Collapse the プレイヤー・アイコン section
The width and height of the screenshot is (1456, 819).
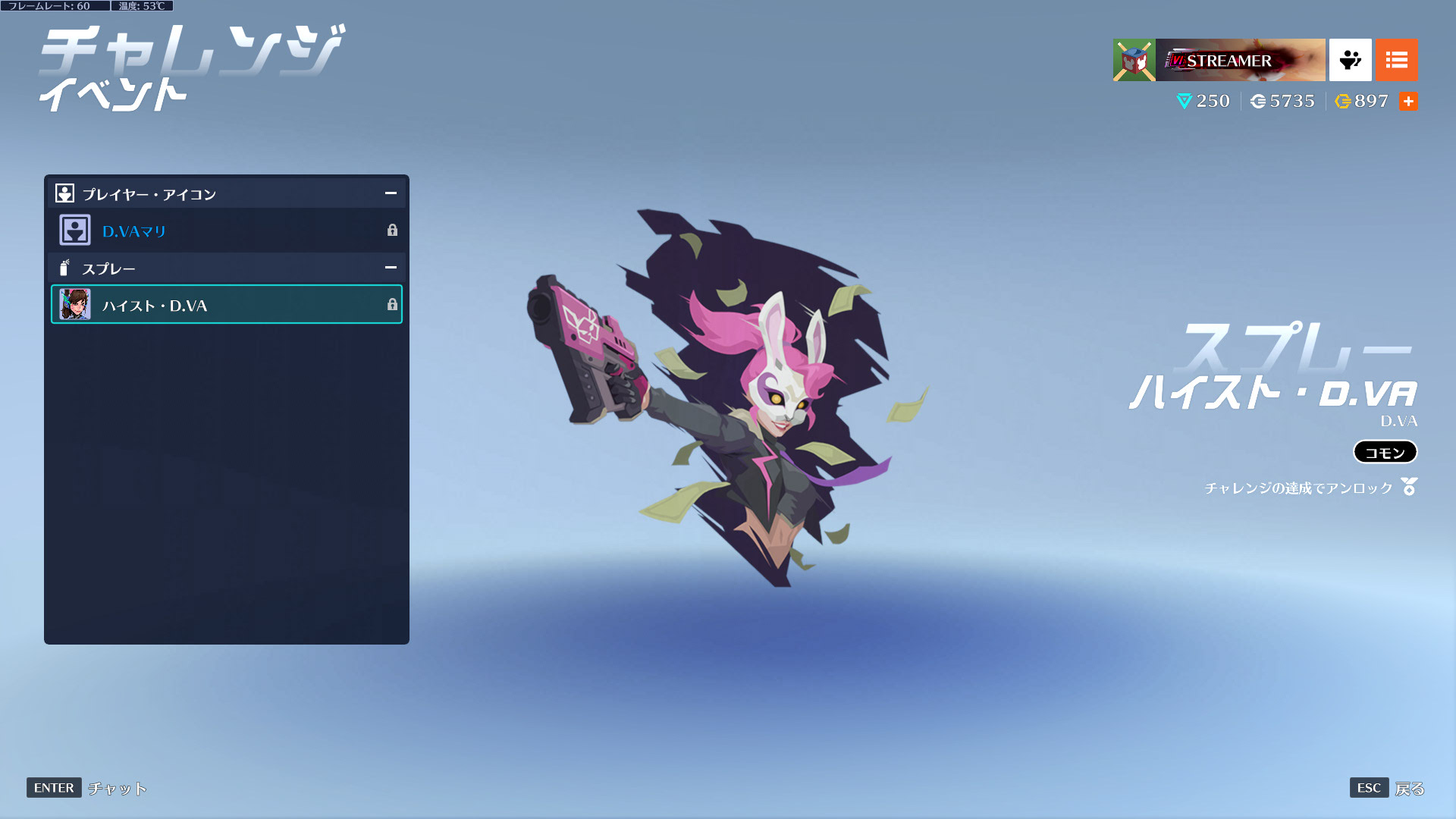click(x=391, y=193)
